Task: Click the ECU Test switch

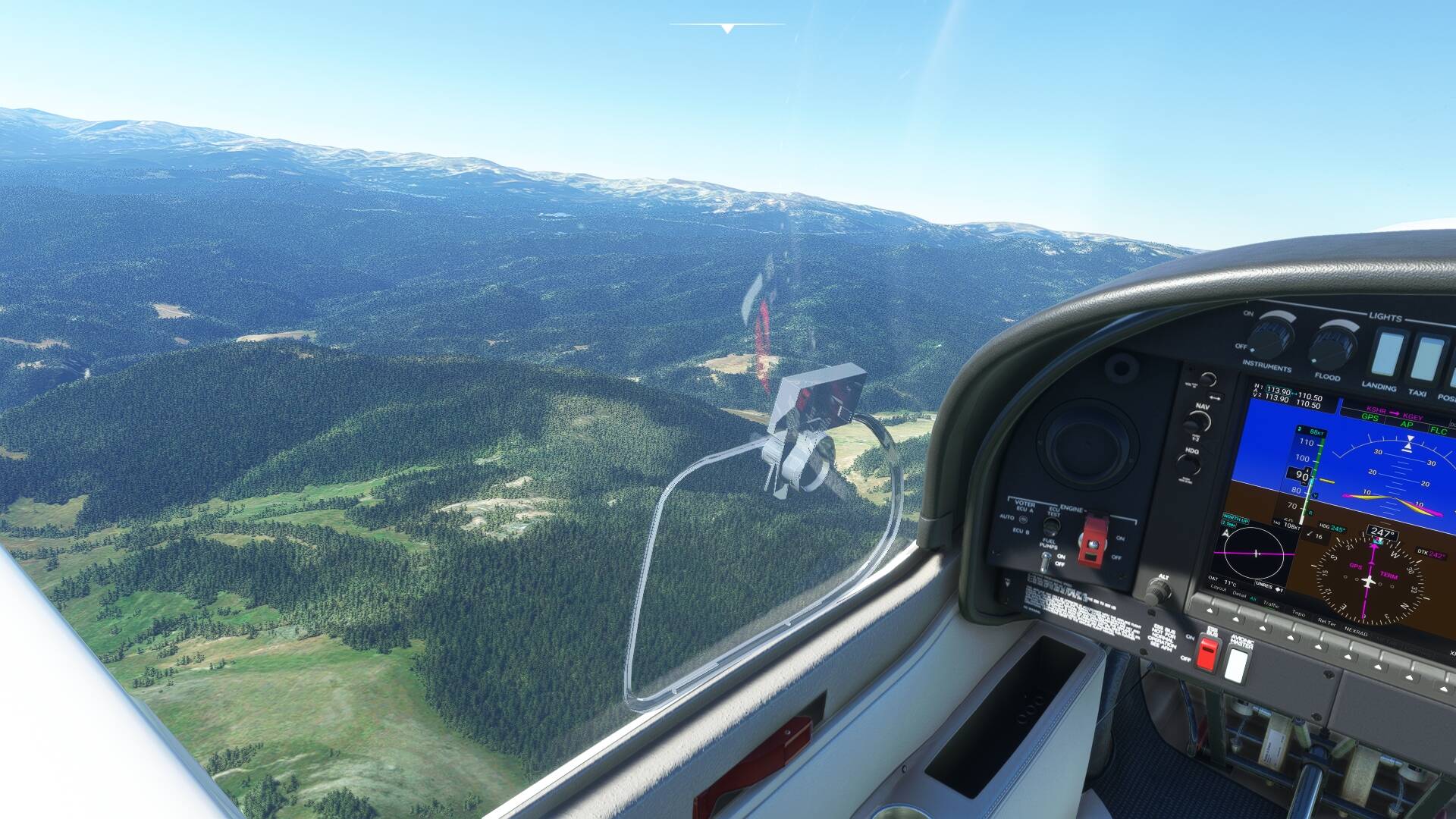Action: (1052, 526)
